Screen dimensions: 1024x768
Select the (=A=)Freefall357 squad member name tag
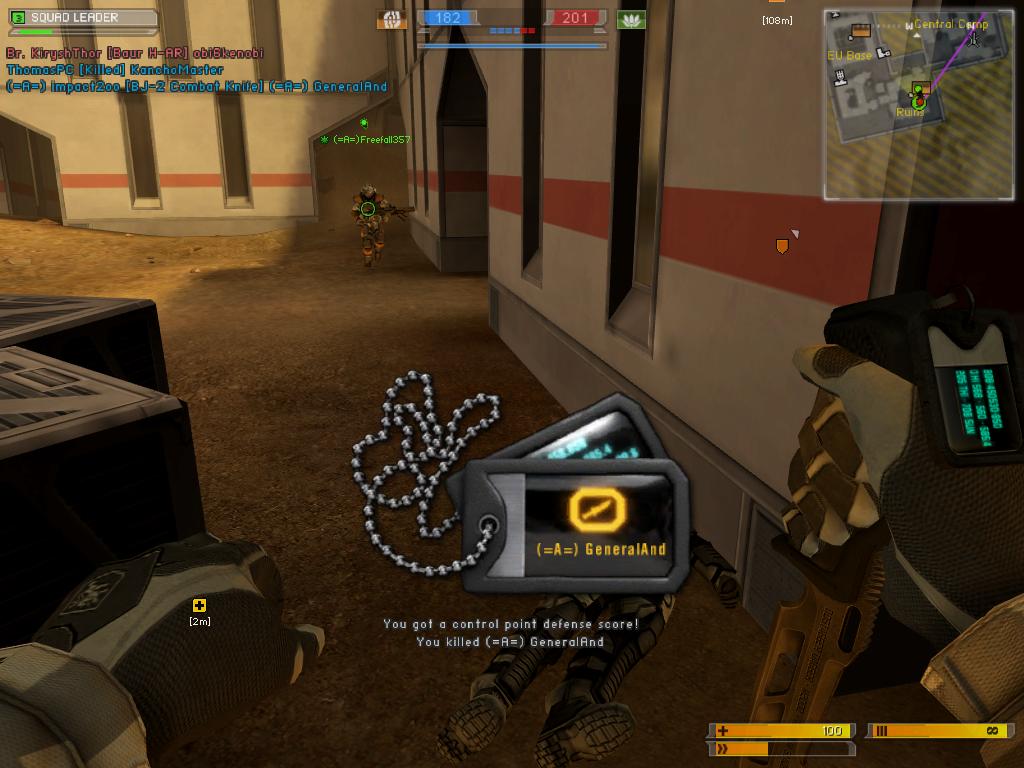tap(371, 140)
